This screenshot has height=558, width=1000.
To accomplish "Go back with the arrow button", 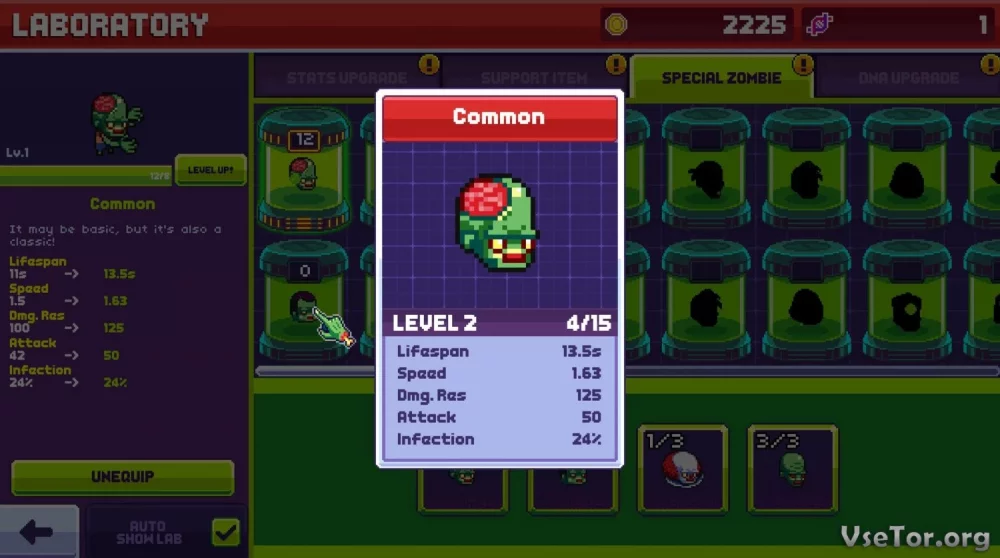I will [37, 532].
